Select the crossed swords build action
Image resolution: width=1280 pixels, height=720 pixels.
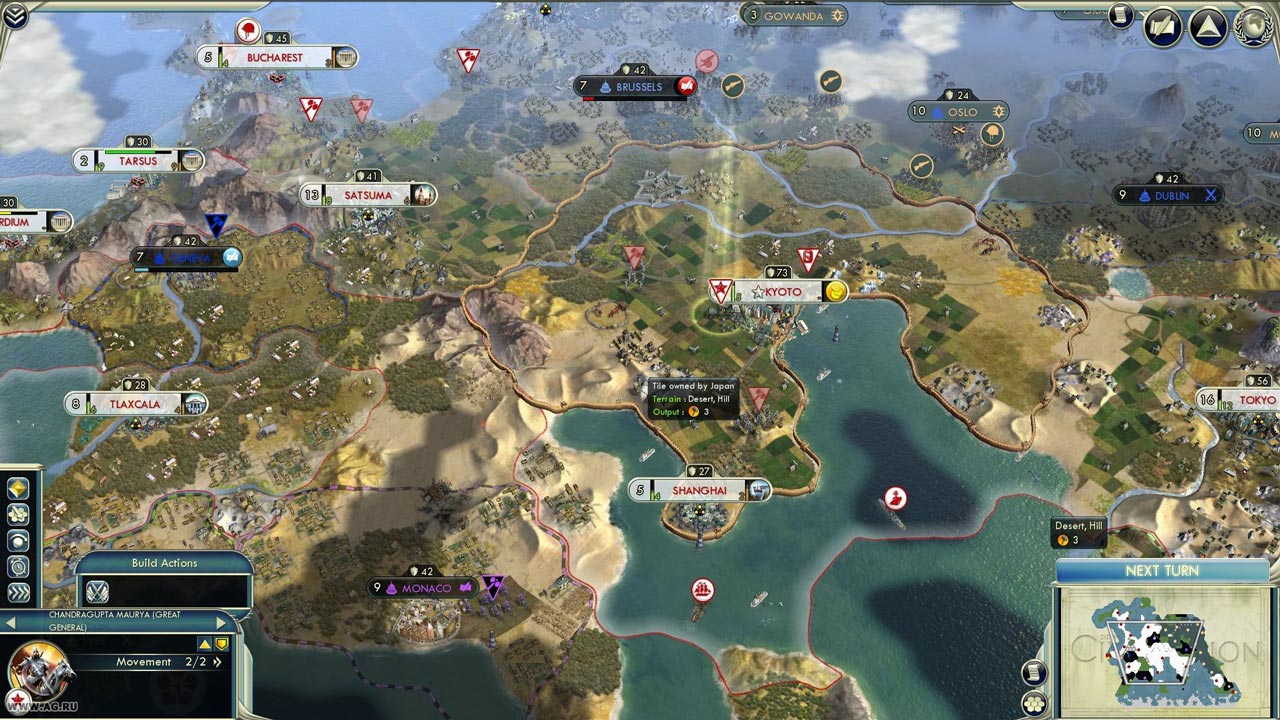pos(97,591)
